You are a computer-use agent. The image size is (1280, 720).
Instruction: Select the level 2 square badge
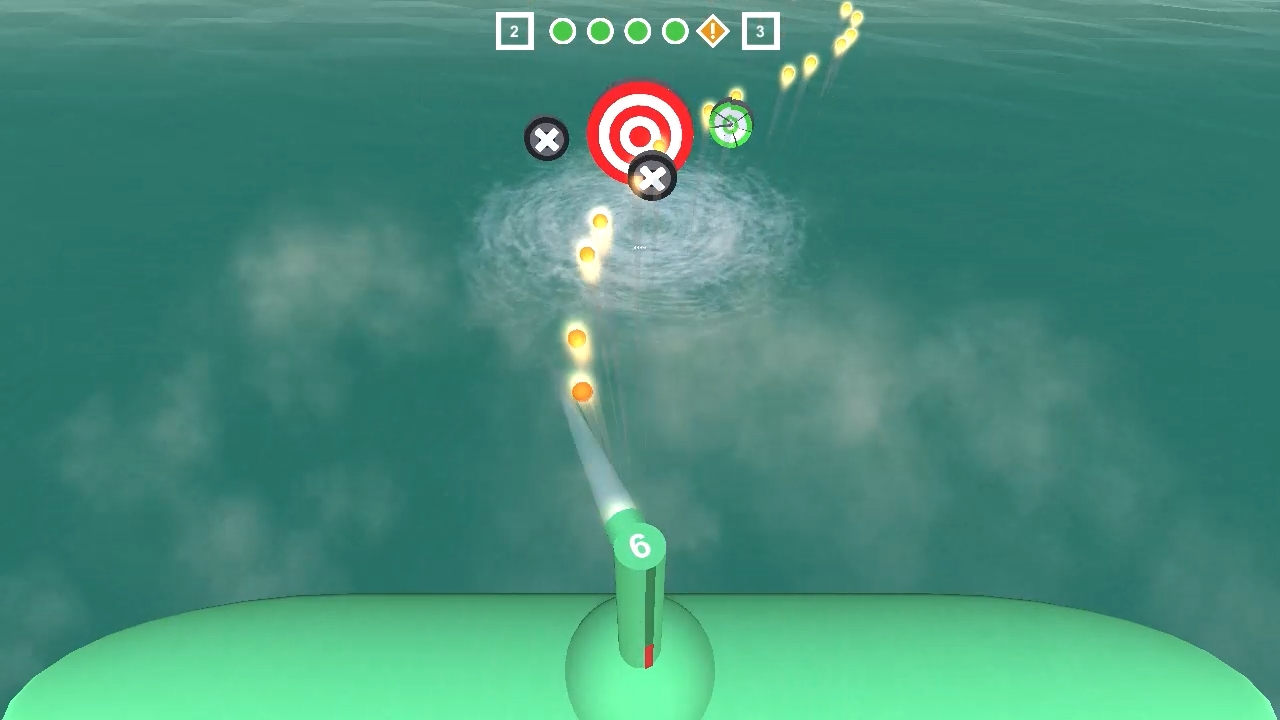514,31
